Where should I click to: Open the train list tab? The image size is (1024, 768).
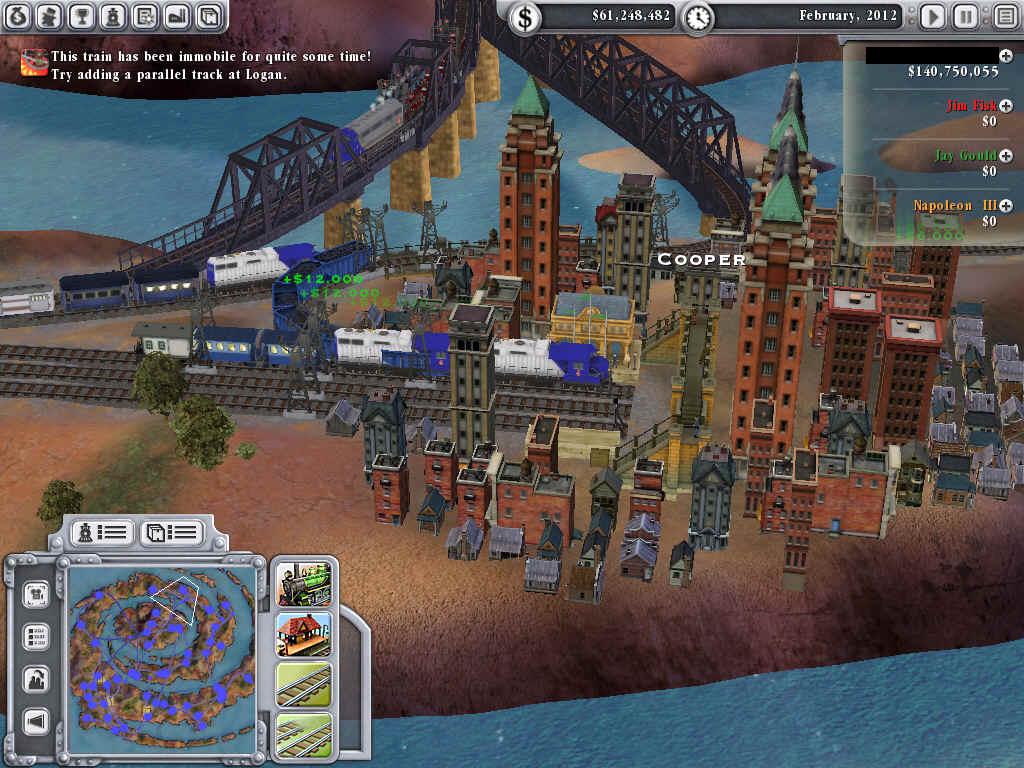tap(102, 532)
